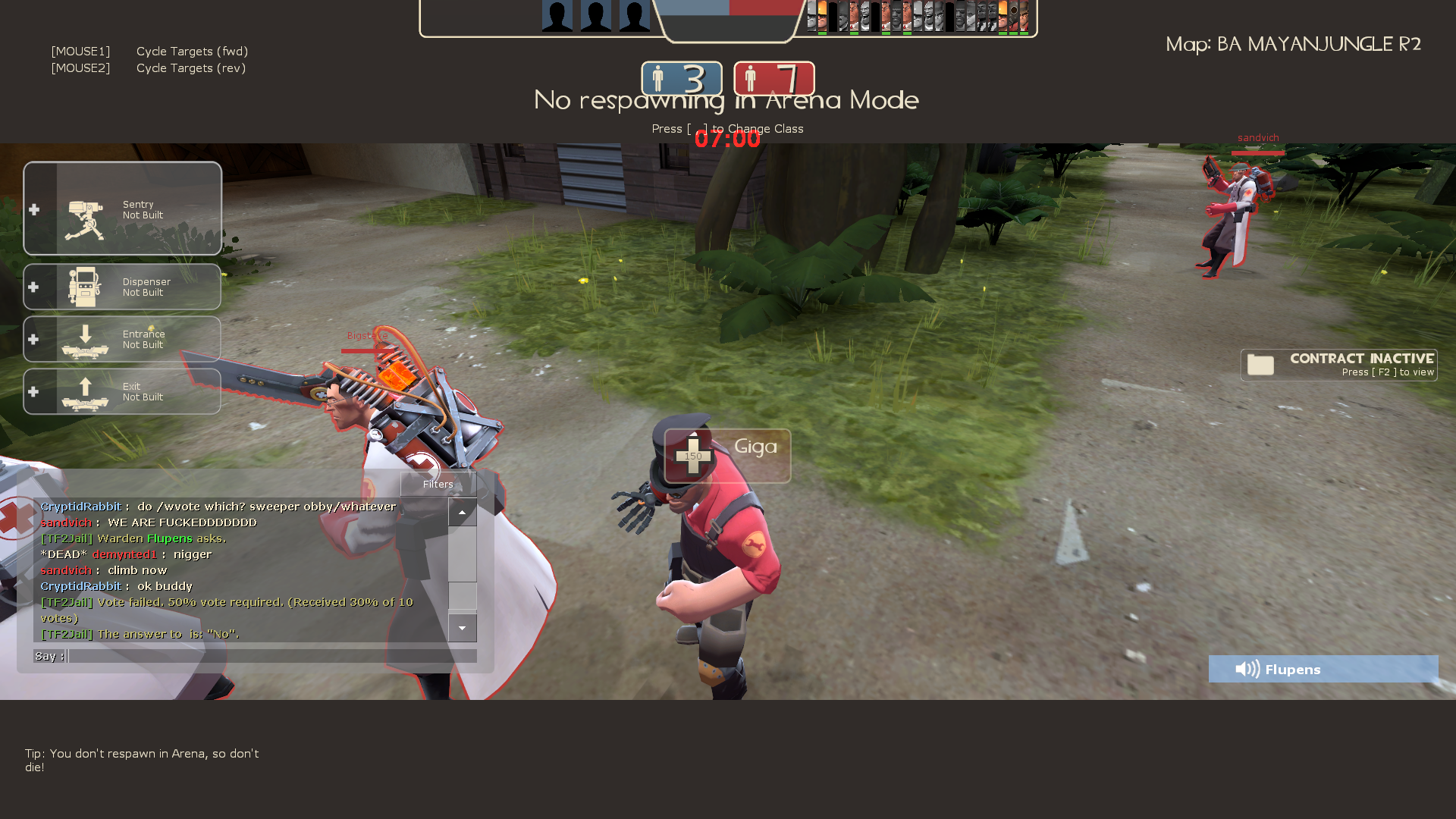Screen dimensions: 1456x819
Task: Toggle the plus beside Exit Not Built
Action: tap(33, 391)
